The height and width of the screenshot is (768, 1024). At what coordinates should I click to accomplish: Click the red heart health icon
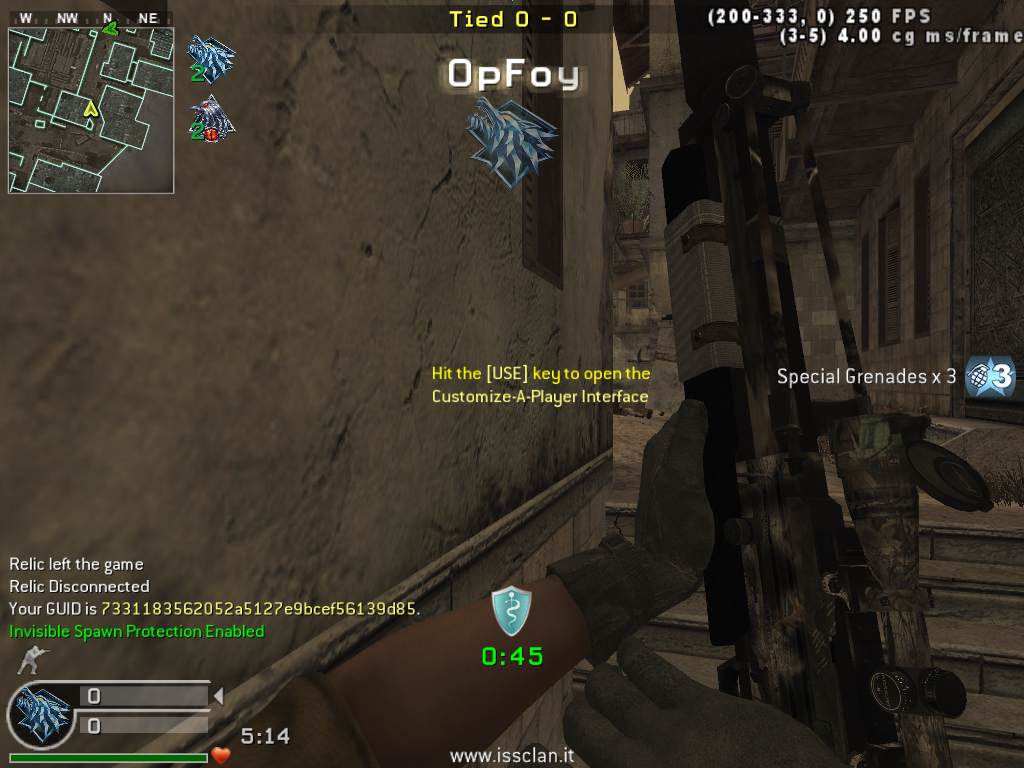221,756
